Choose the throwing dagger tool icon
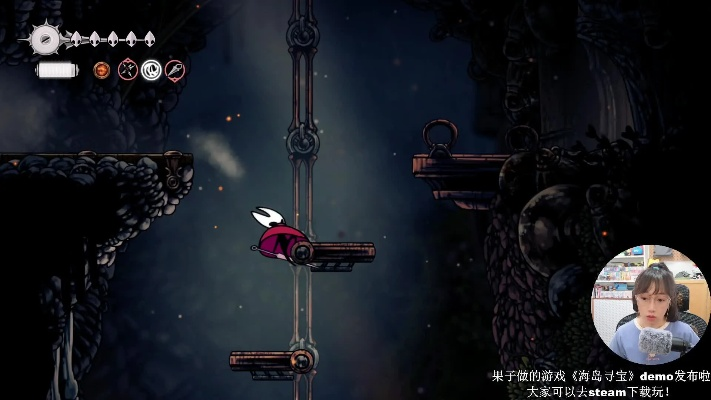The image size is (711, 400). 175,70
